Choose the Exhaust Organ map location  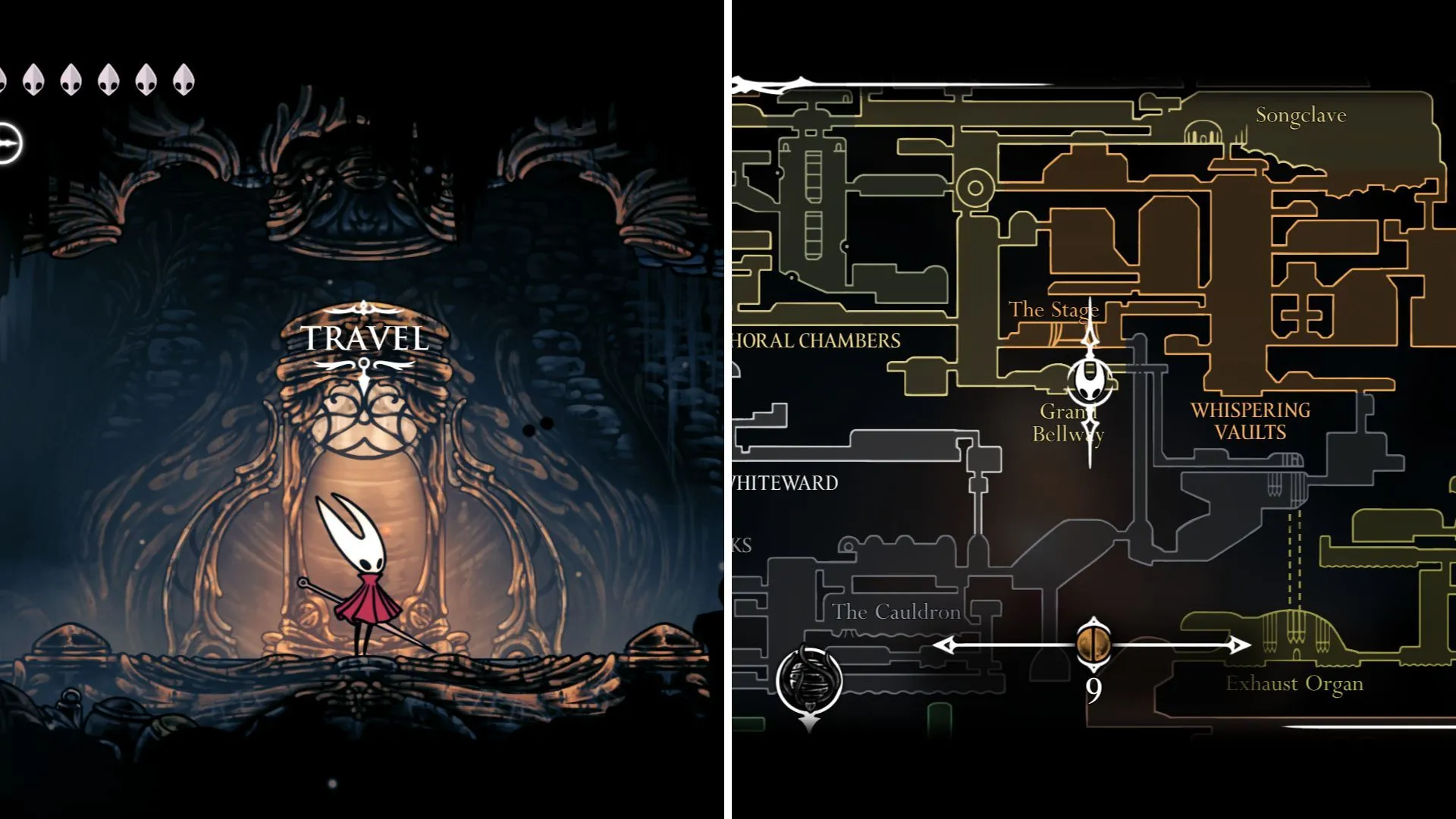coord(1294,684)
